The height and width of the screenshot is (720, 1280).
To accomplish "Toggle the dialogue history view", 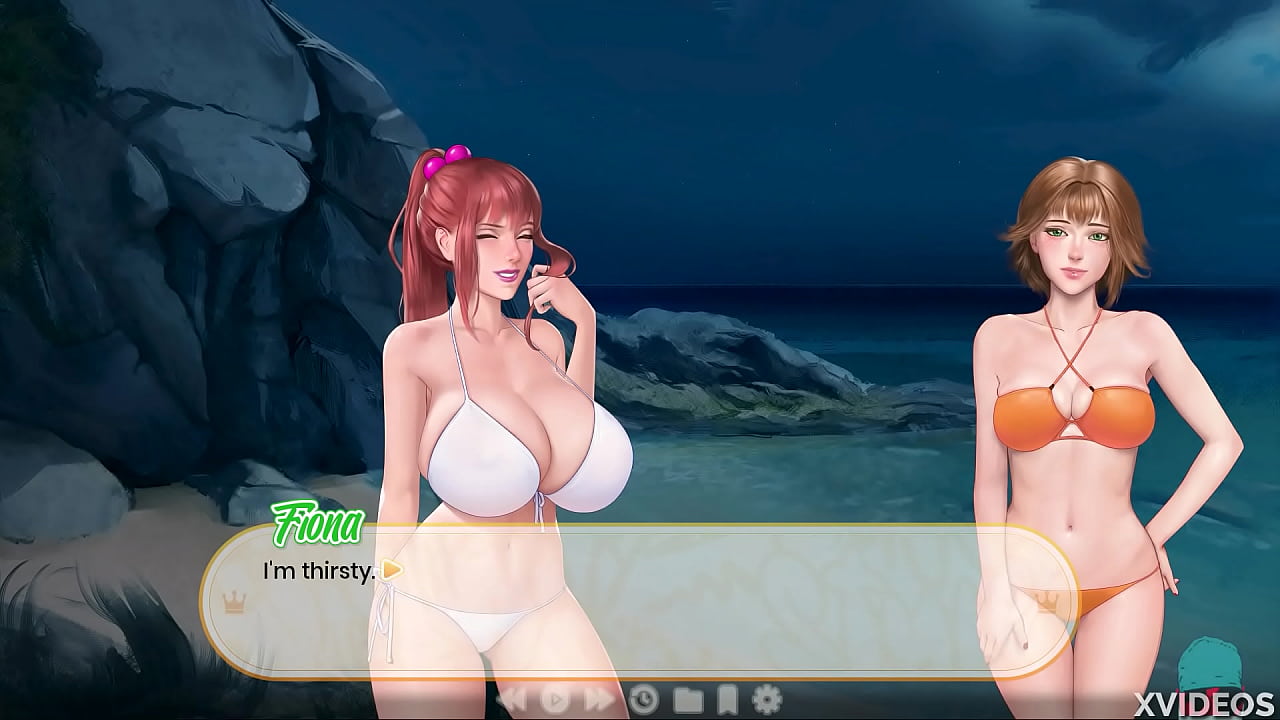I will pos(645,700).
